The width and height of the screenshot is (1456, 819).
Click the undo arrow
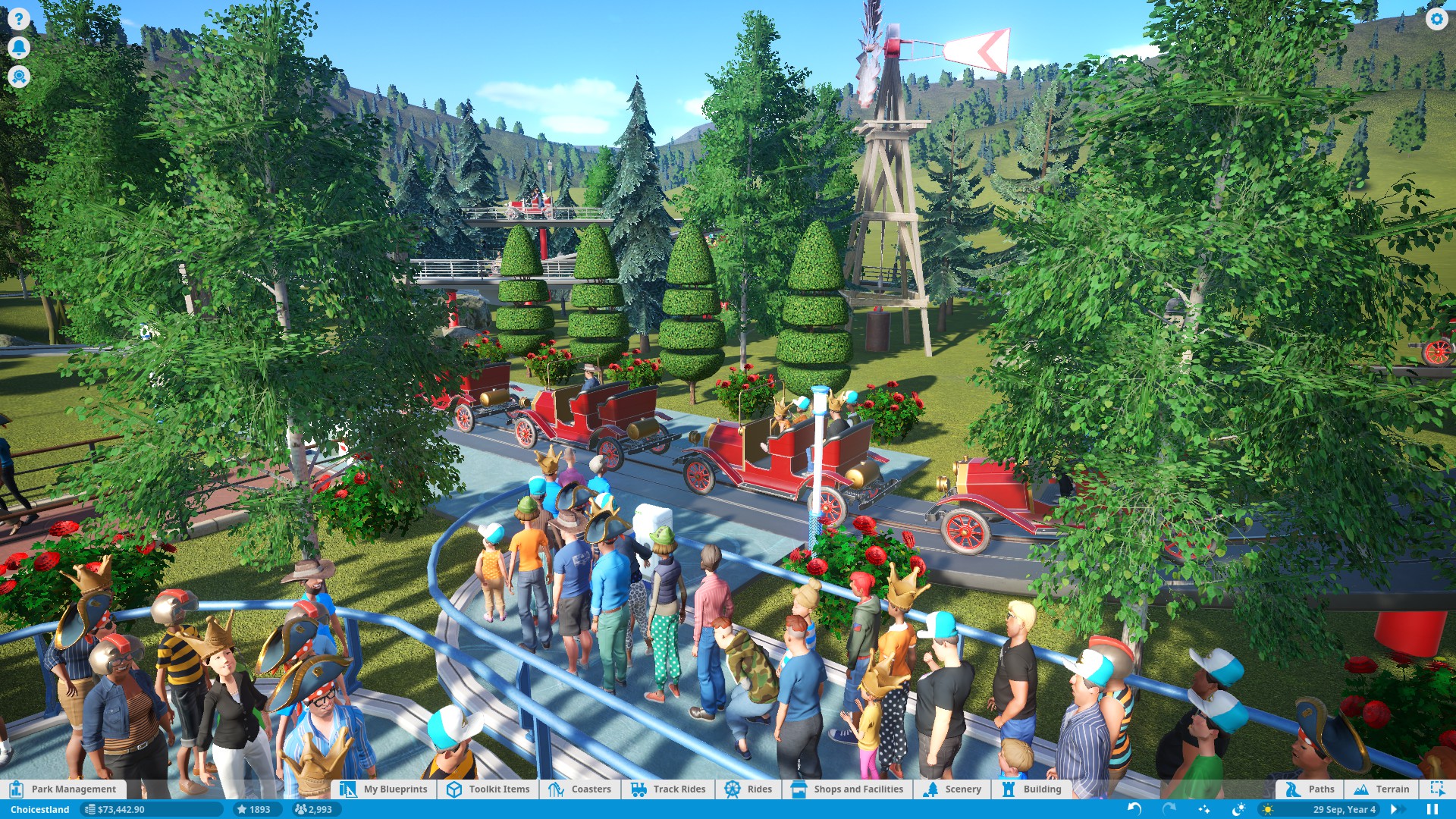click(x=1134, y=809)
